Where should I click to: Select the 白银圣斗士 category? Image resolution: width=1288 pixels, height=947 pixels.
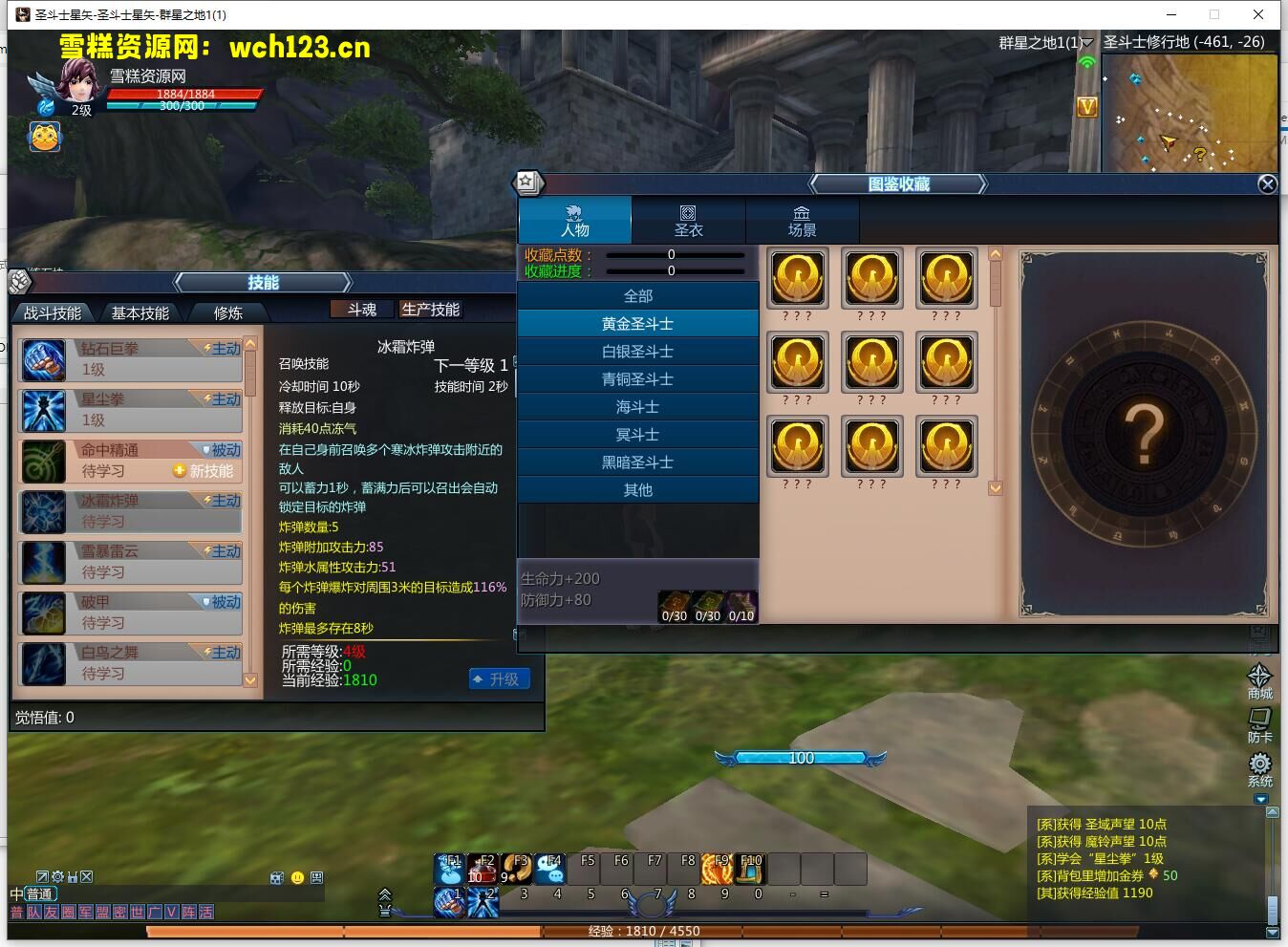click(x=637, y=351)
